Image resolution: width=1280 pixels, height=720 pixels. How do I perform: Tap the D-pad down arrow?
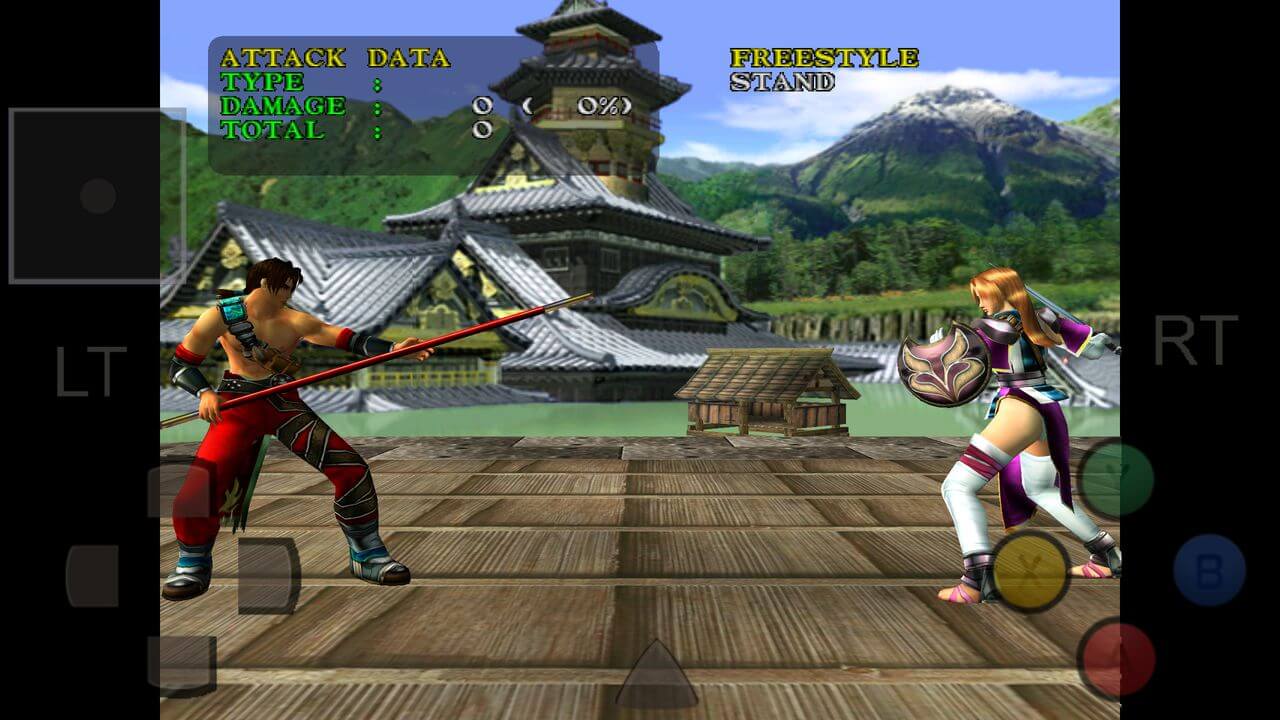coord(181,662)
